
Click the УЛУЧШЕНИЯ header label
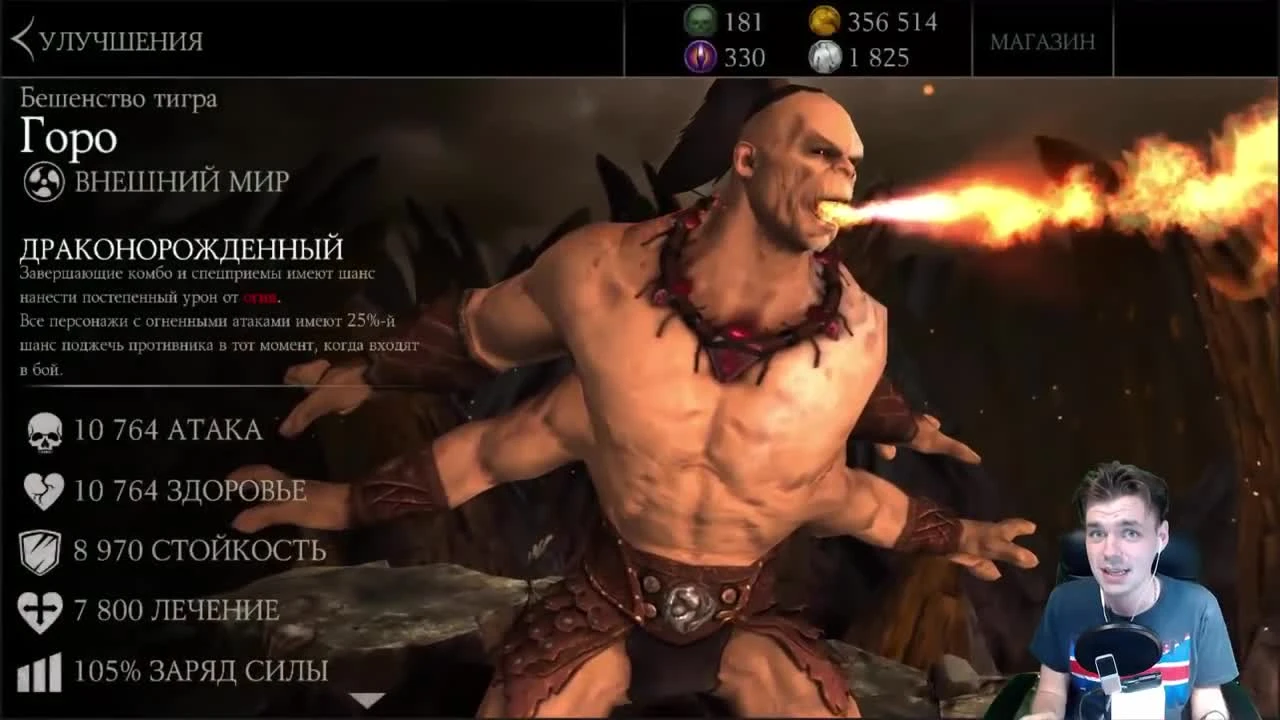pos(120,42)
